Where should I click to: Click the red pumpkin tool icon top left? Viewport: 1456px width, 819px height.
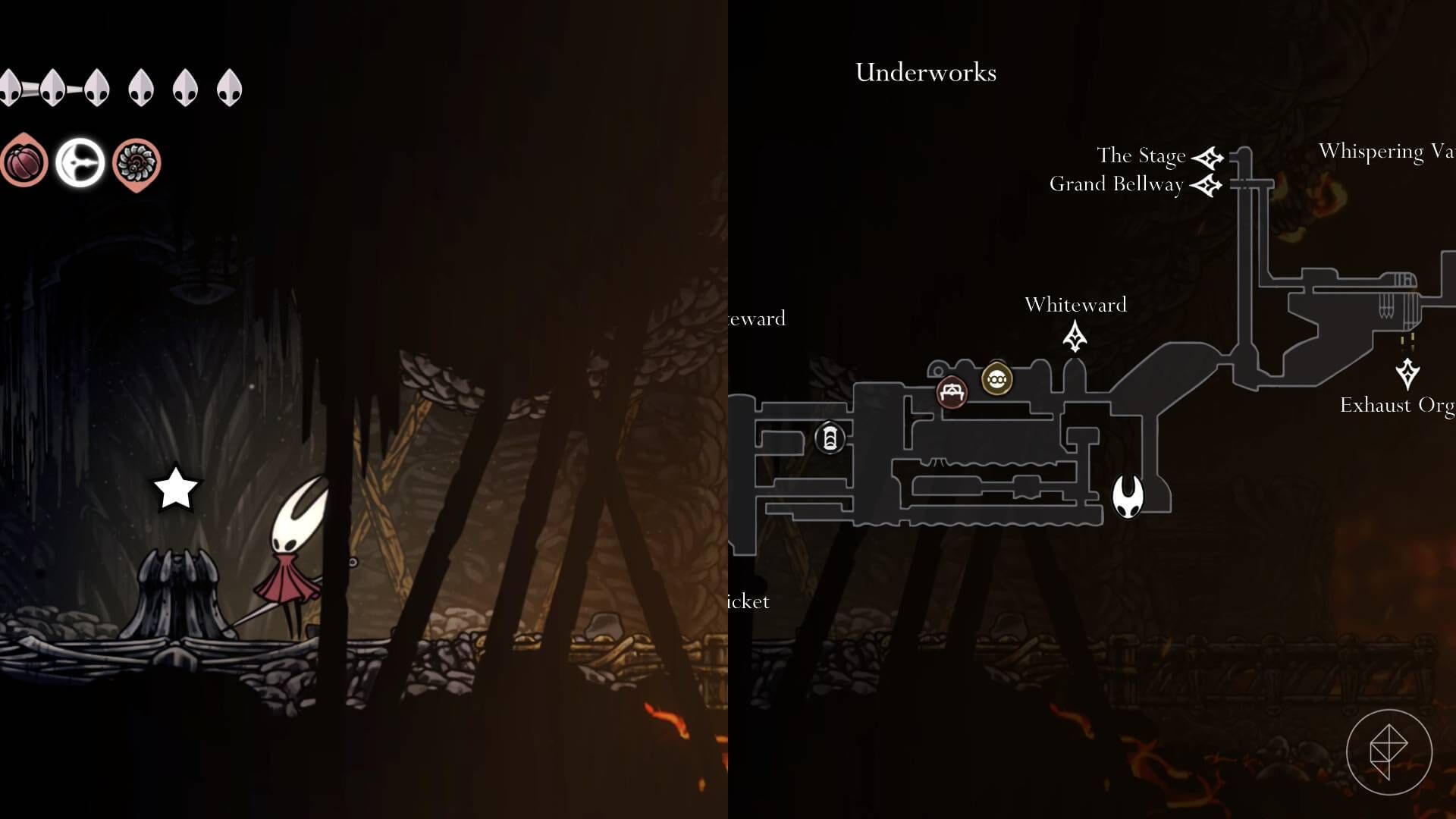[25, 160]
